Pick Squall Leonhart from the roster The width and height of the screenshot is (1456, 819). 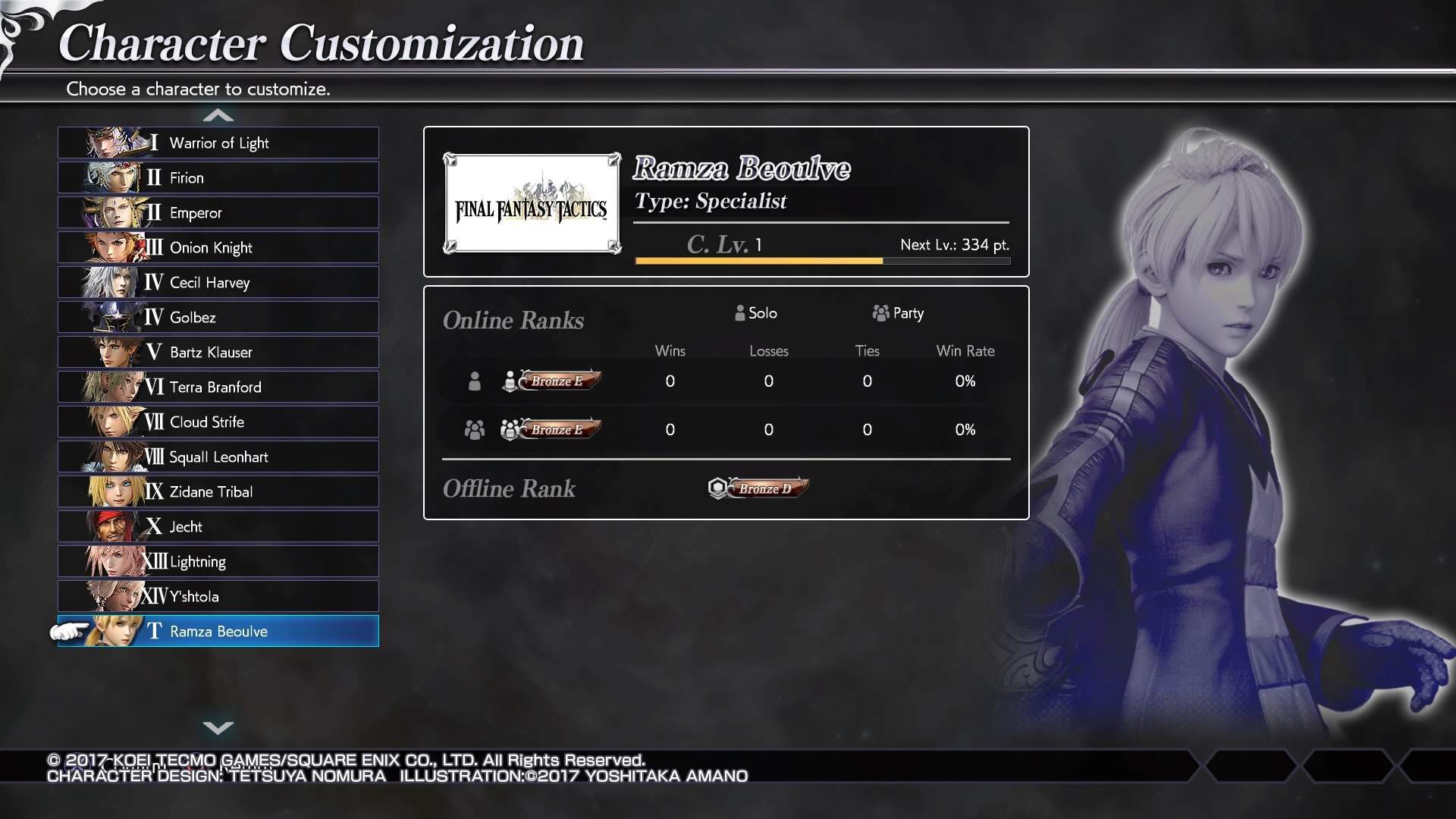point(218,457)
